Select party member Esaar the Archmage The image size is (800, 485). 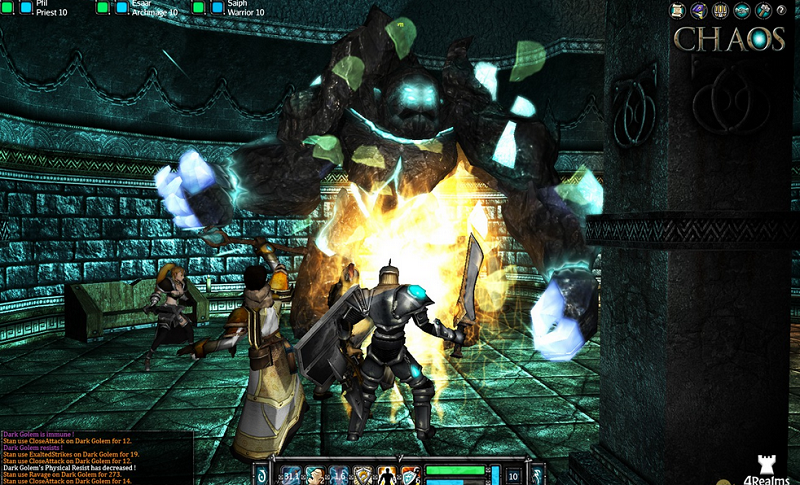pos(150,7)
